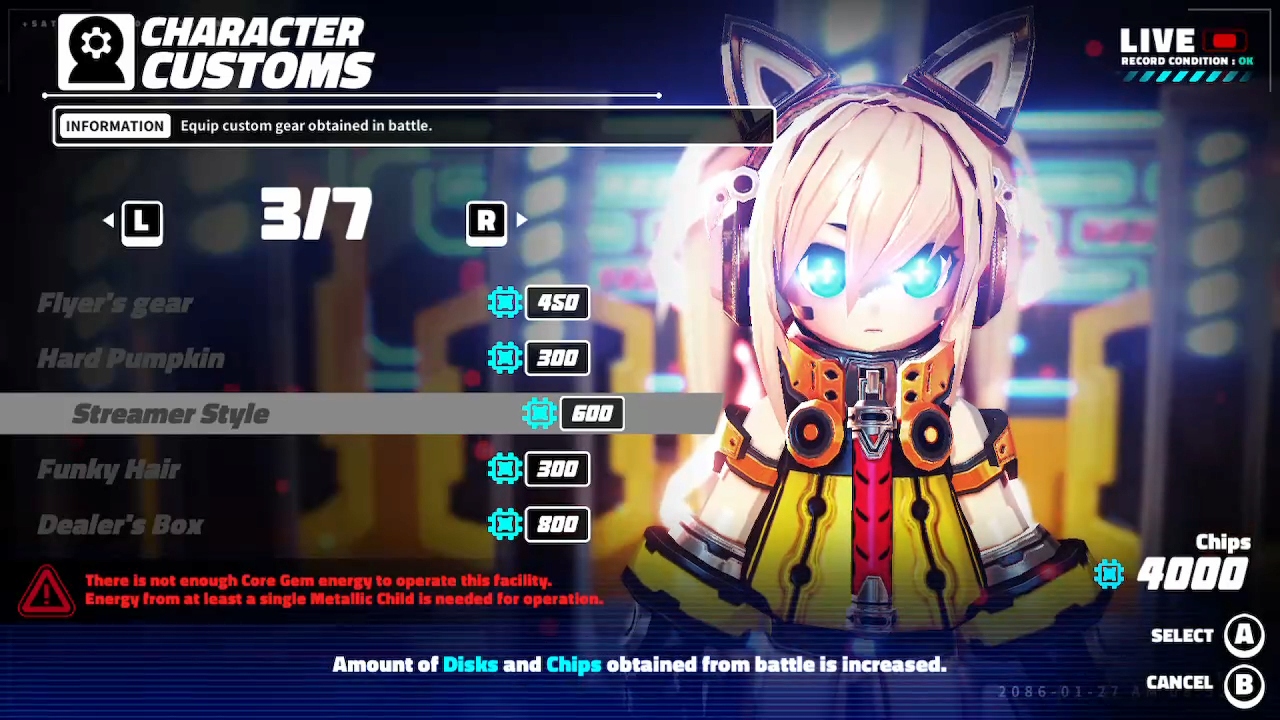
Task: Click the chip icon next to Hard Pumpkin
Action: [x=505, y=358]
